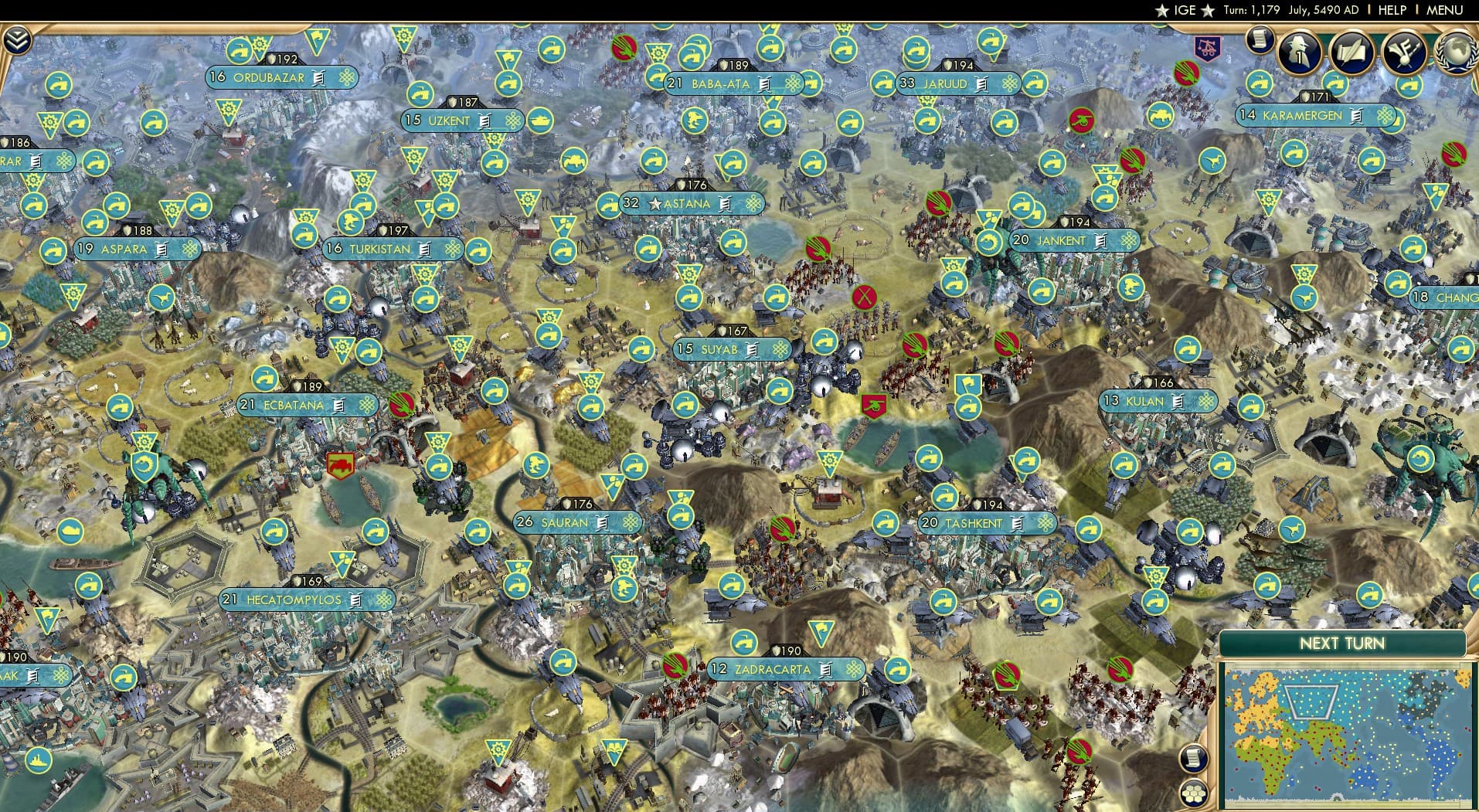The height and width of the screenshot is (812, 1479).
Task: Toggle Strategic View with the hex icon
Action: (1195, 794)
